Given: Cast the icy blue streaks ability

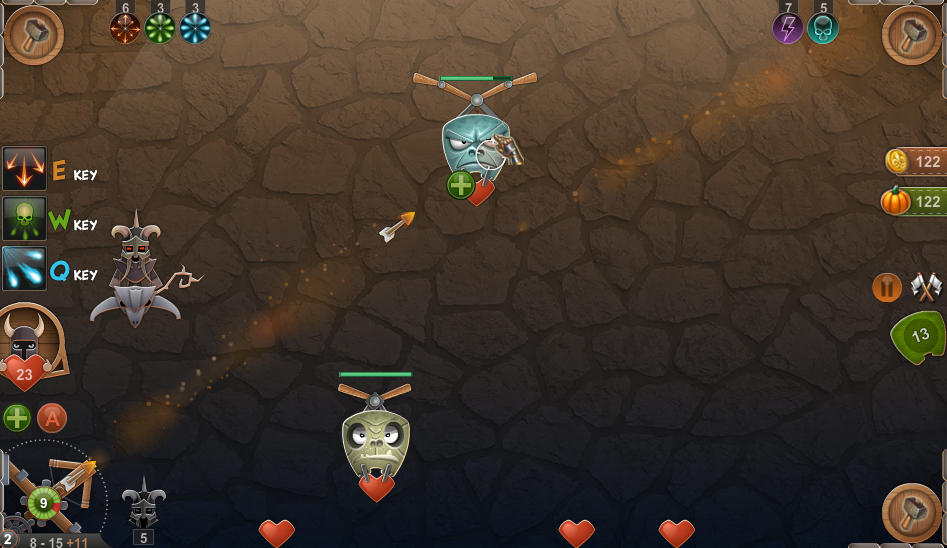Looking at the screenshot, I should (x=24, y=268).
